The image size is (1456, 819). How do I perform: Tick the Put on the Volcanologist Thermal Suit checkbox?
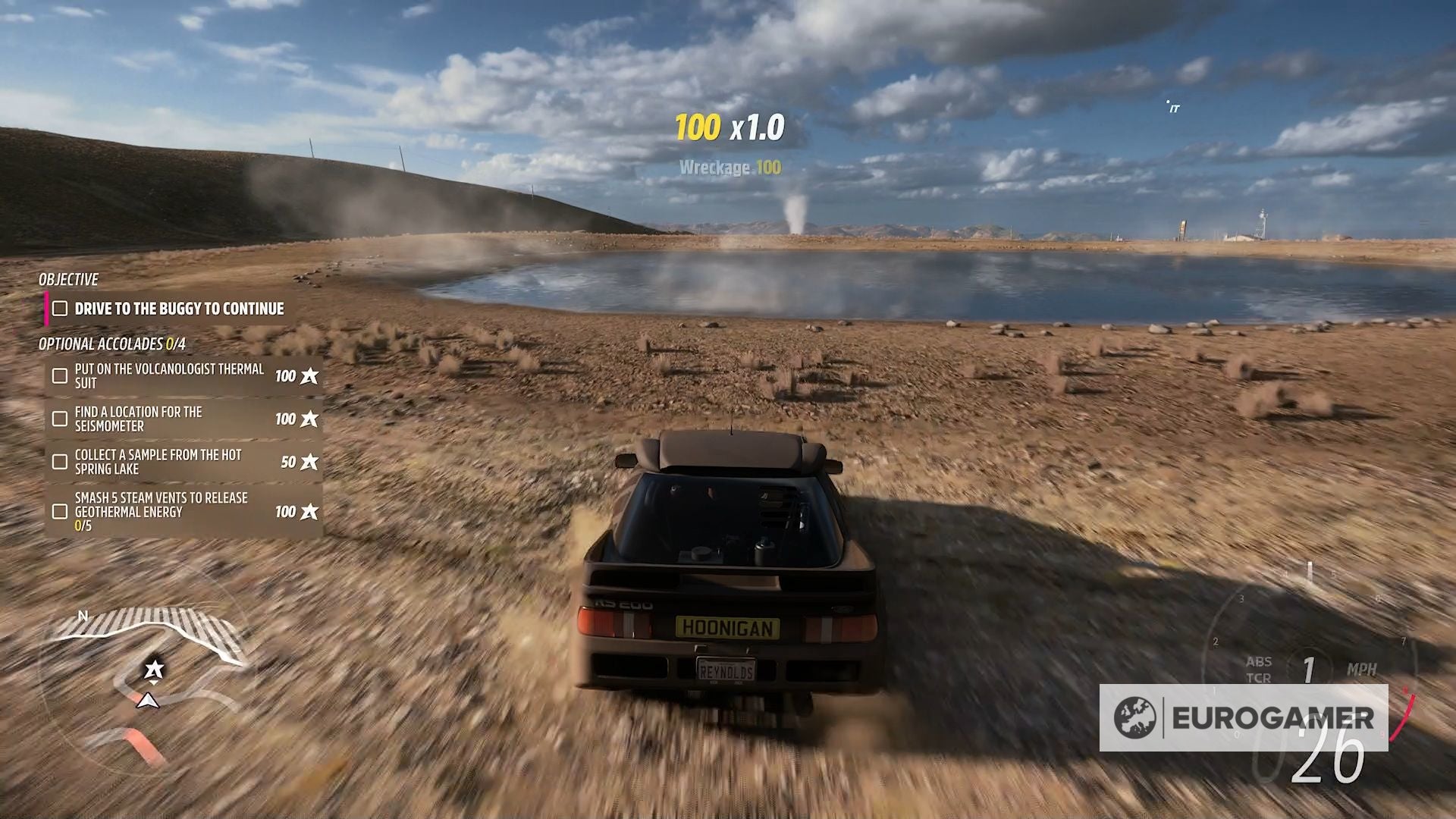pyautogui.click(x=59, y=375)
